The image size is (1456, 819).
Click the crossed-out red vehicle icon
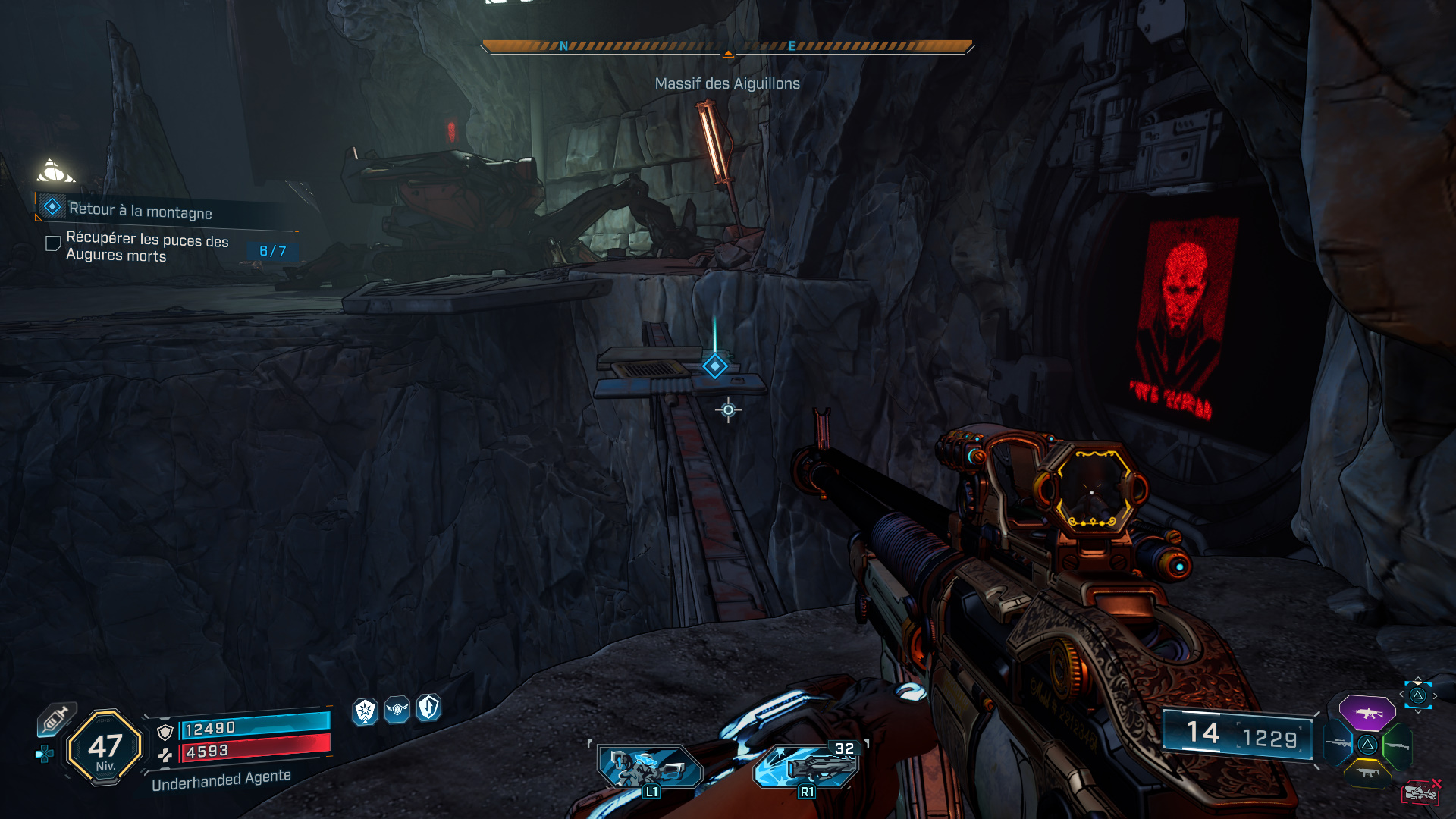(x=1420, y=792)
